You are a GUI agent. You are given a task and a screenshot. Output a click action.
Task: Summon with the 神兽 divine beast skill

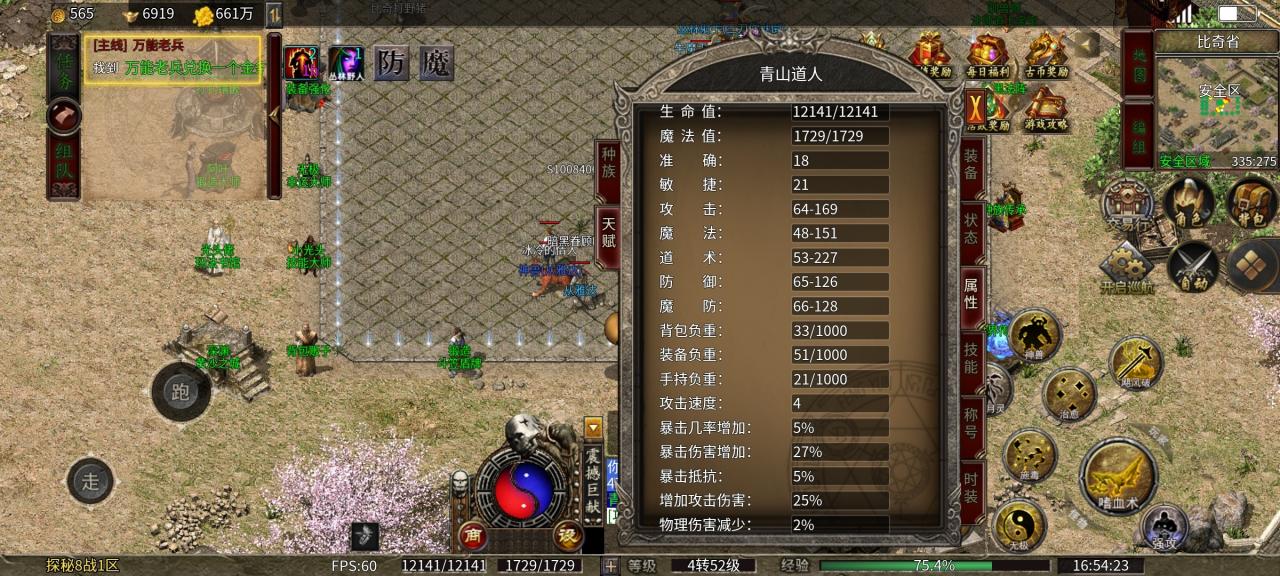pos(1034,336)
